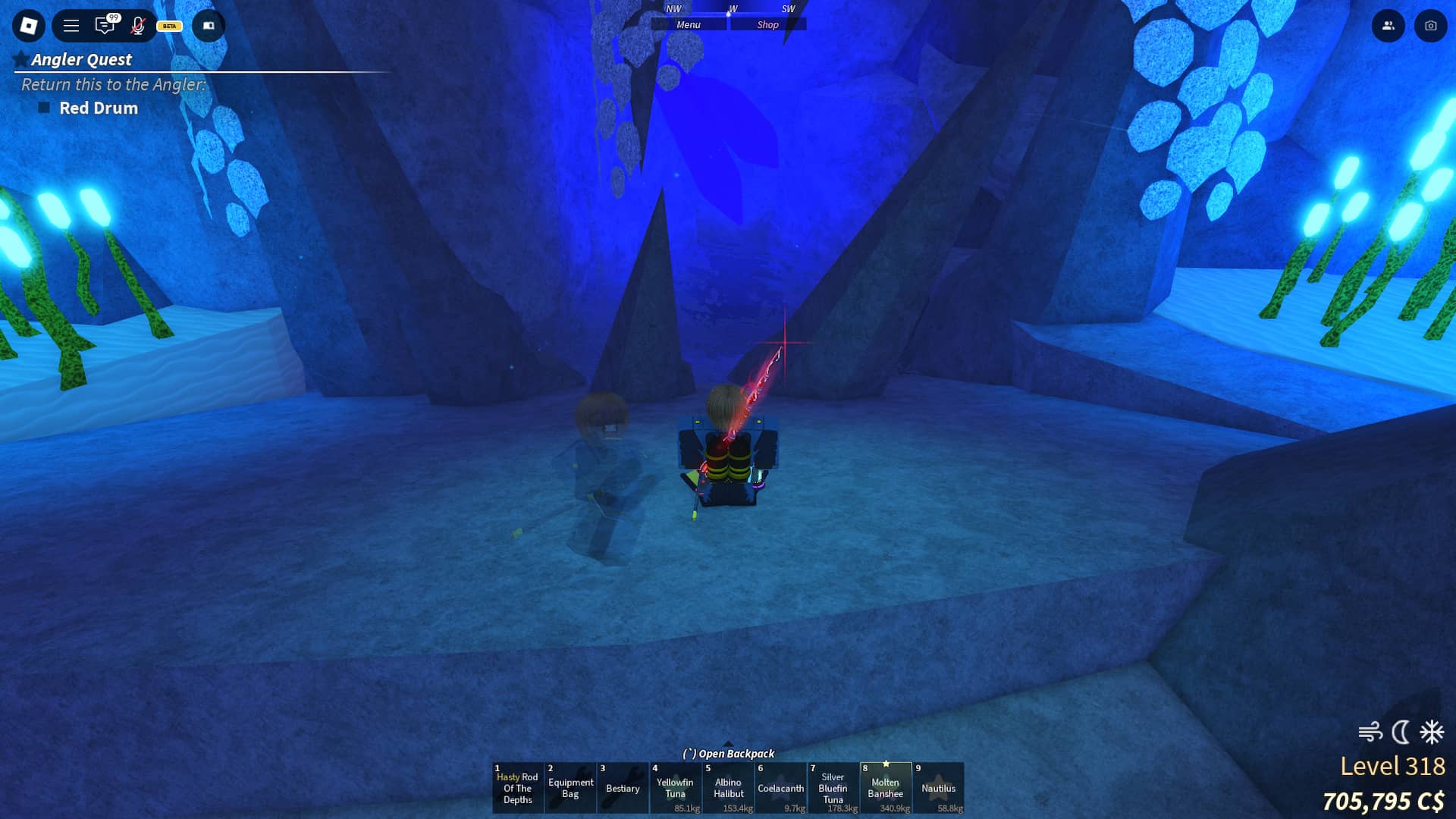
Task: Click the snowflake weather icon
Action: pyautogui.click(x=1430, y=731)
